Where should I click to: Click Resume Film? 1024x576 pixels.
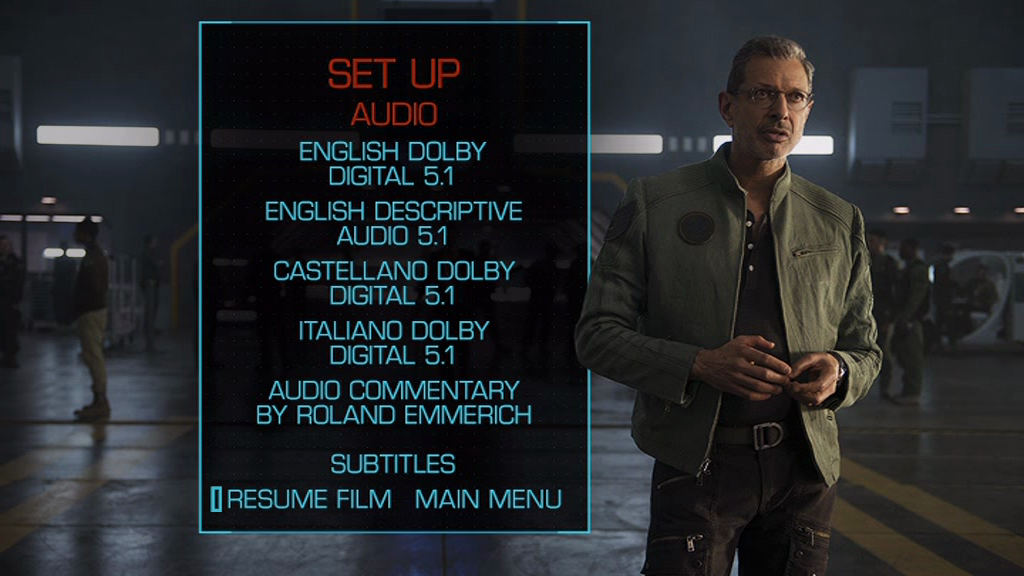309,499
